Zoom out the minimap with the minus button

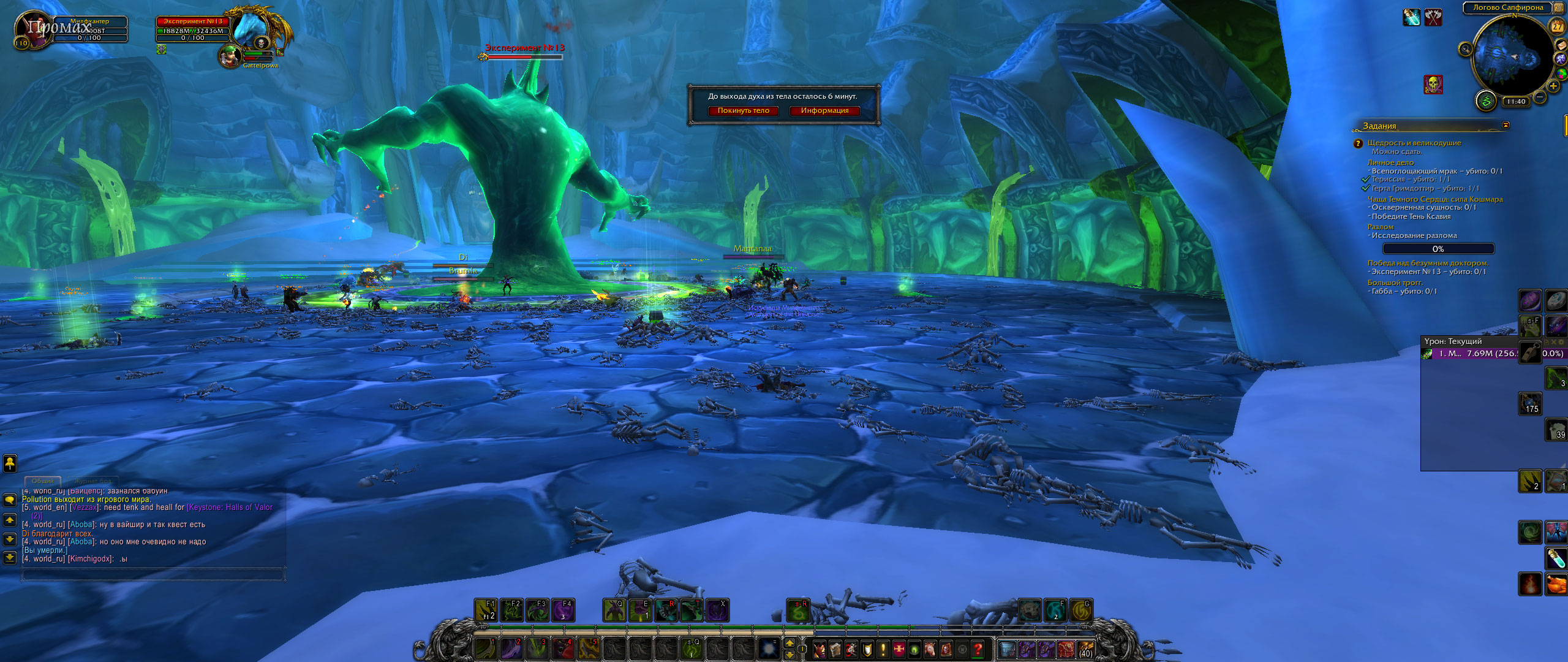click(1540, 97)
